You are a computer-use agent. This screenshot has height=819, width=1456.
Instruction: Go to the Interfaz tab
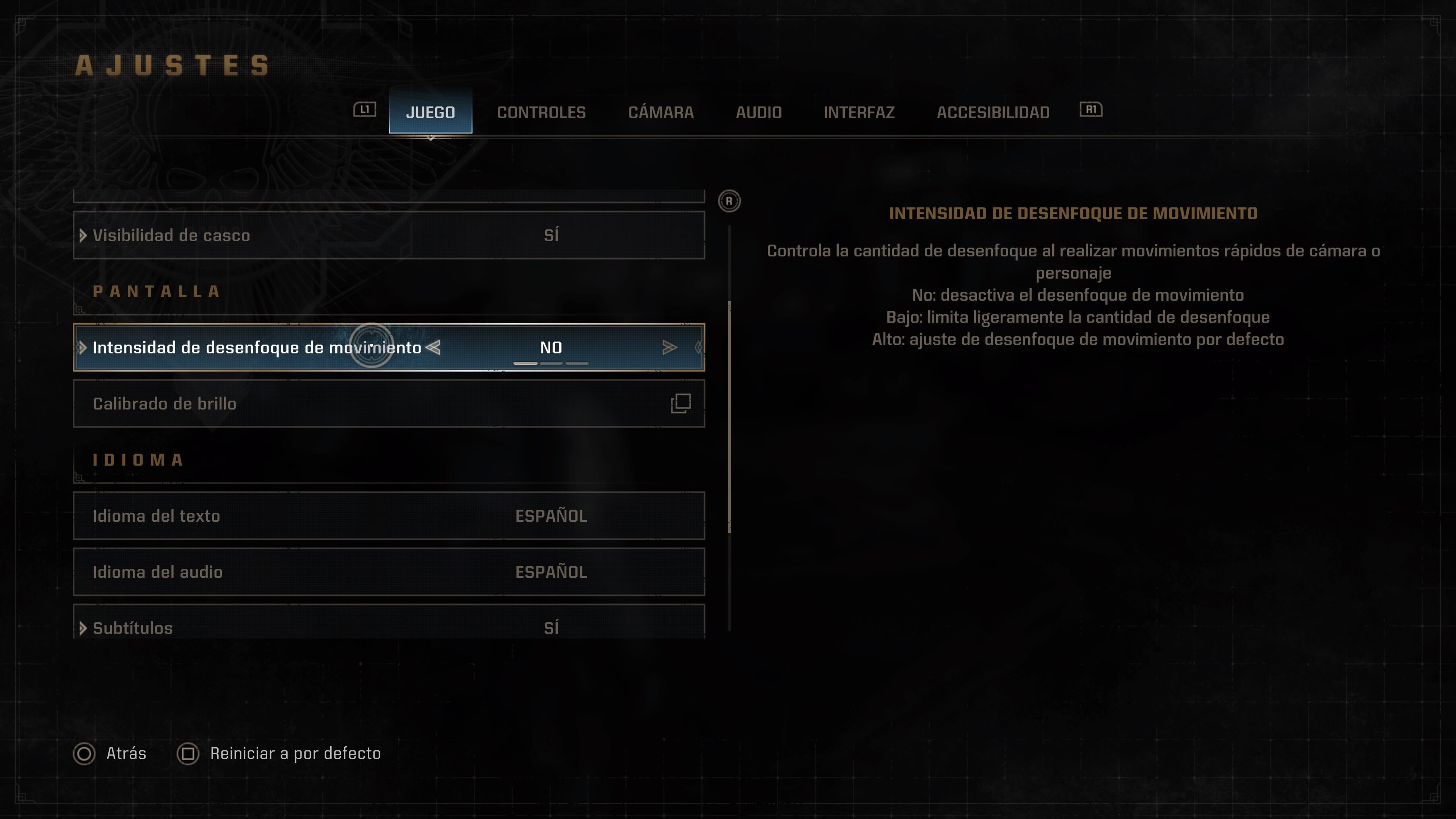pyautogui.click(x=858, y=113)
